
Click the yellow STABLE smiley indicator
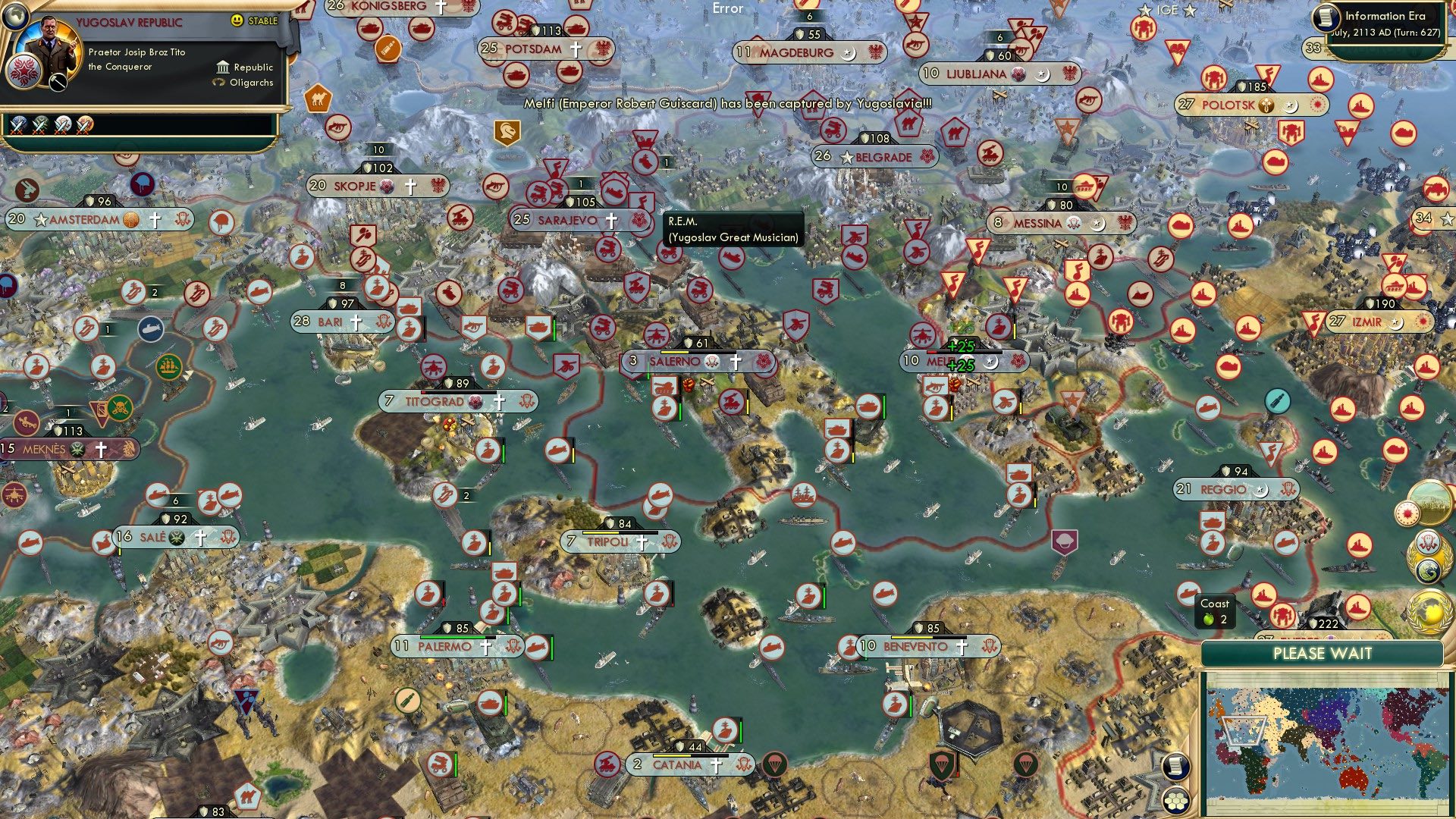(237, 20)
